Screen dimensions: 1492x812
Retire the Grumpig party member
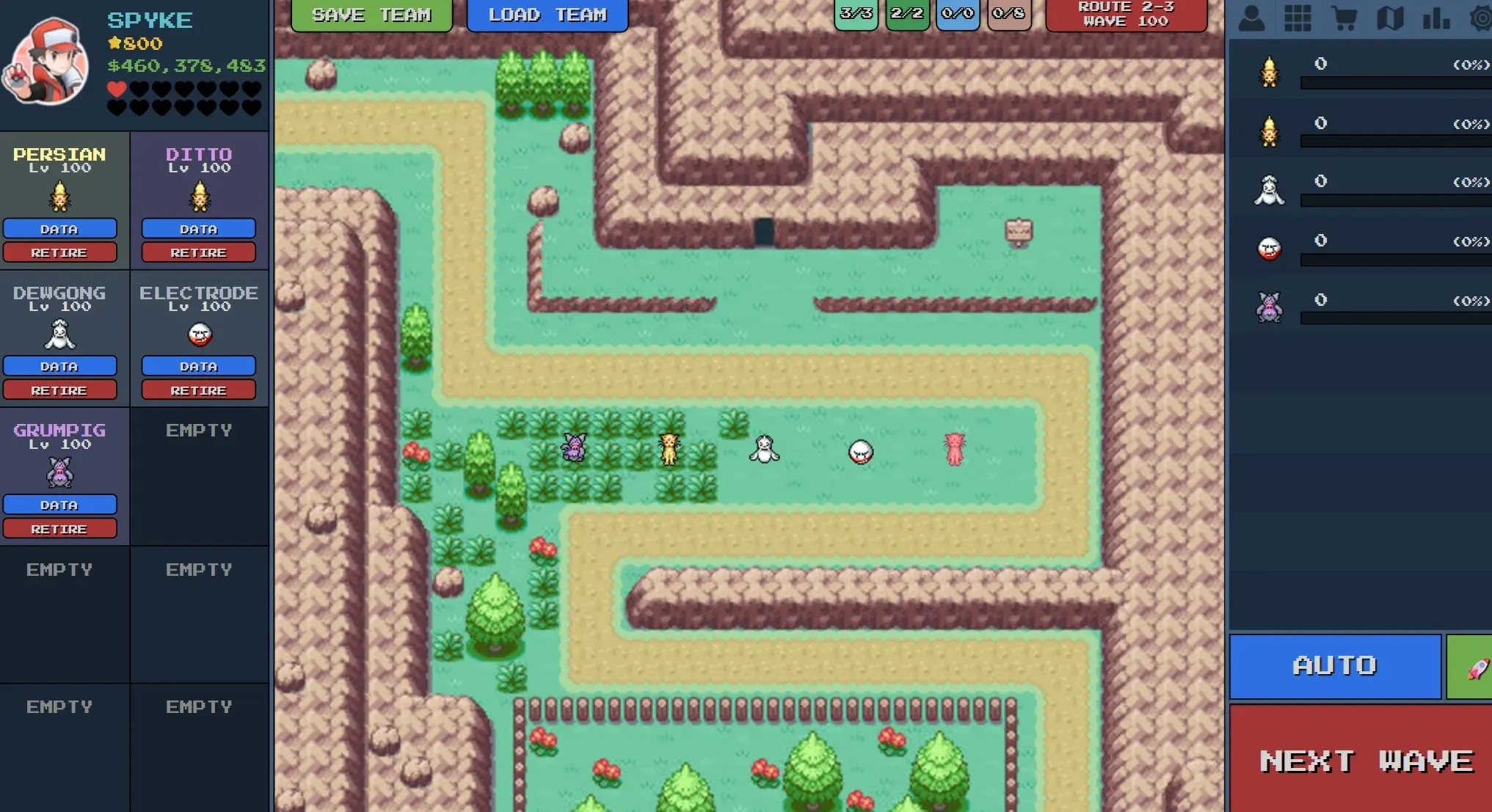[x=61, y=527]
